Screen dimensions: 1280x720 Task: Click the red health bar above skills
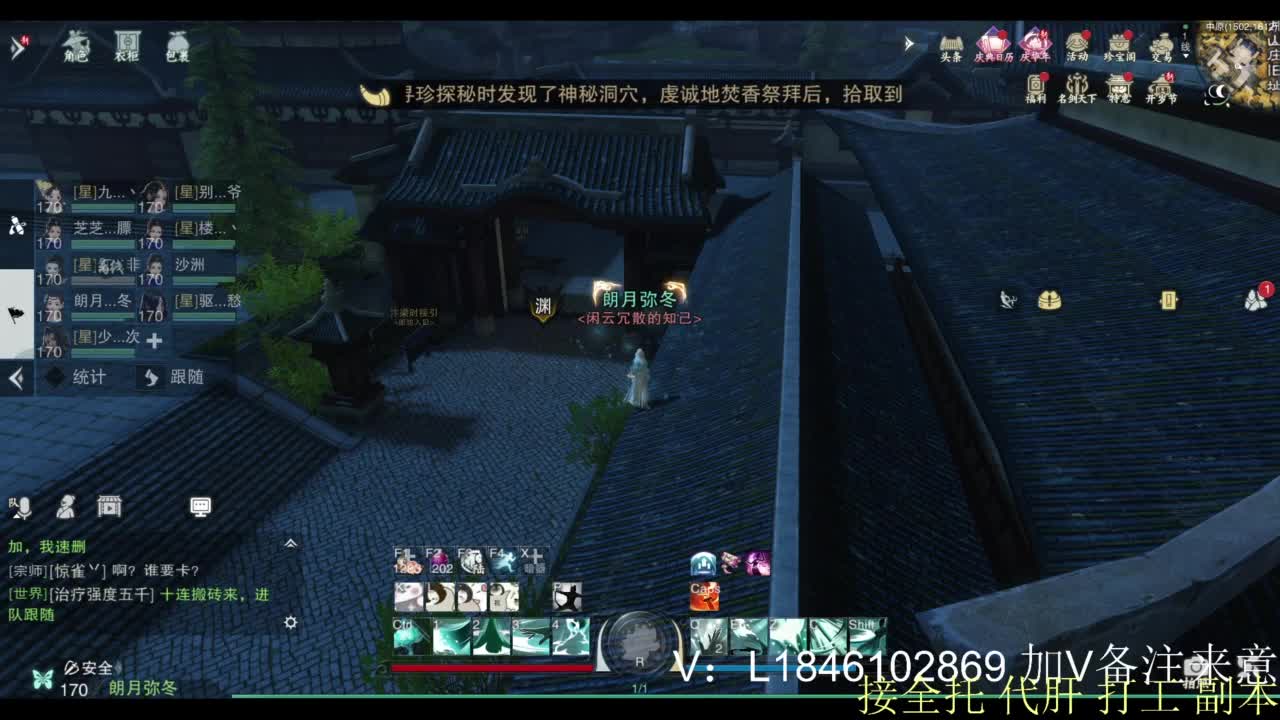pos(490,670)
